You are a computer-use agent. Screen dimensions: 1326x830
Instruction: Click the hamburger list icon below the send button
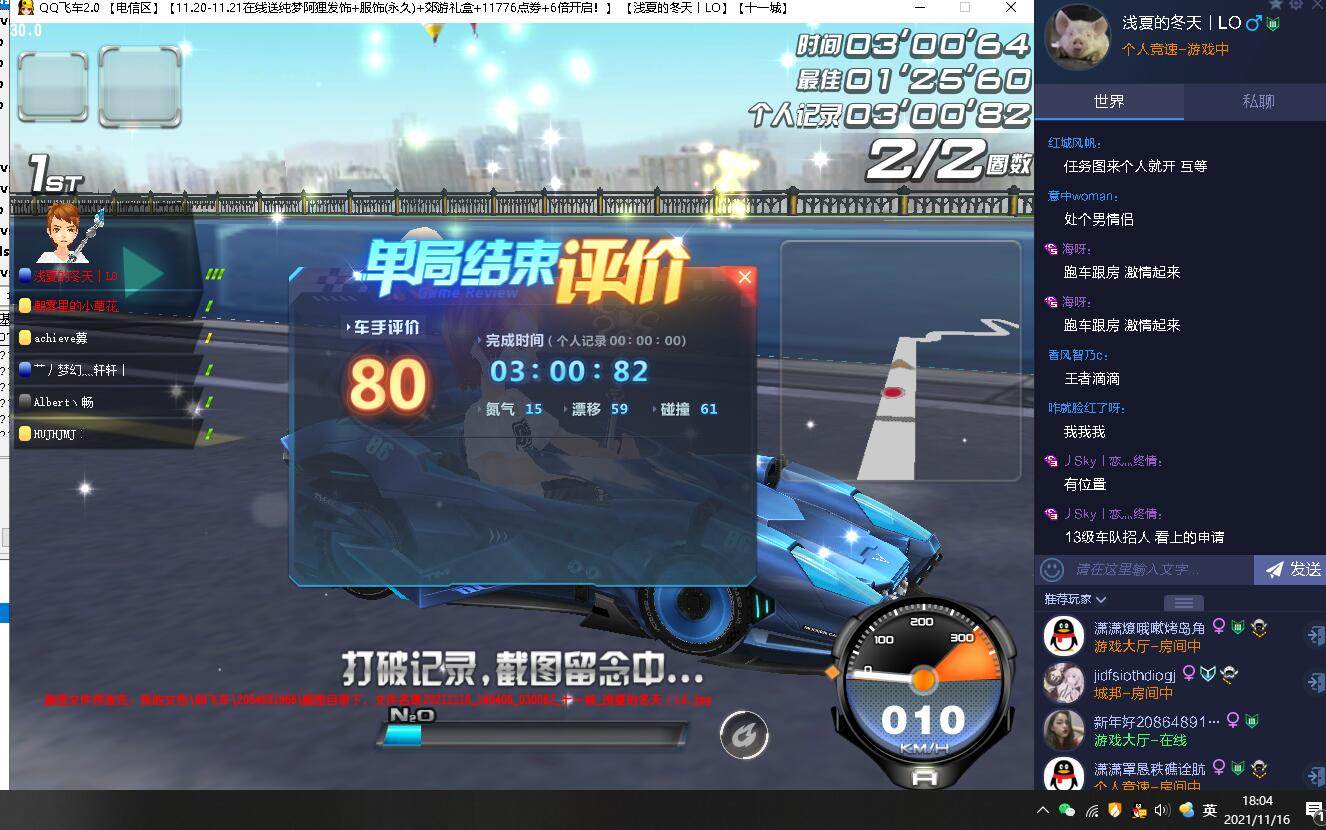[1184, 602]
